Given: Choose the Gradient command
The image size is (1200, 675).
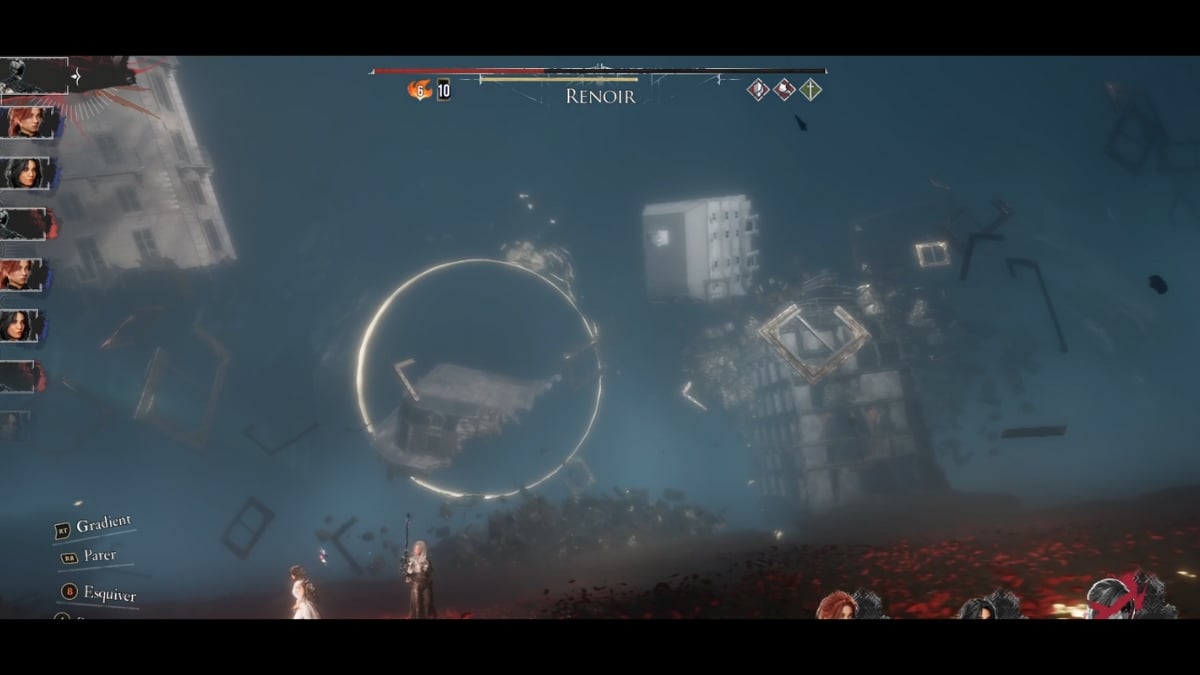Looking at the screenshot, I should tap(103, 523).
